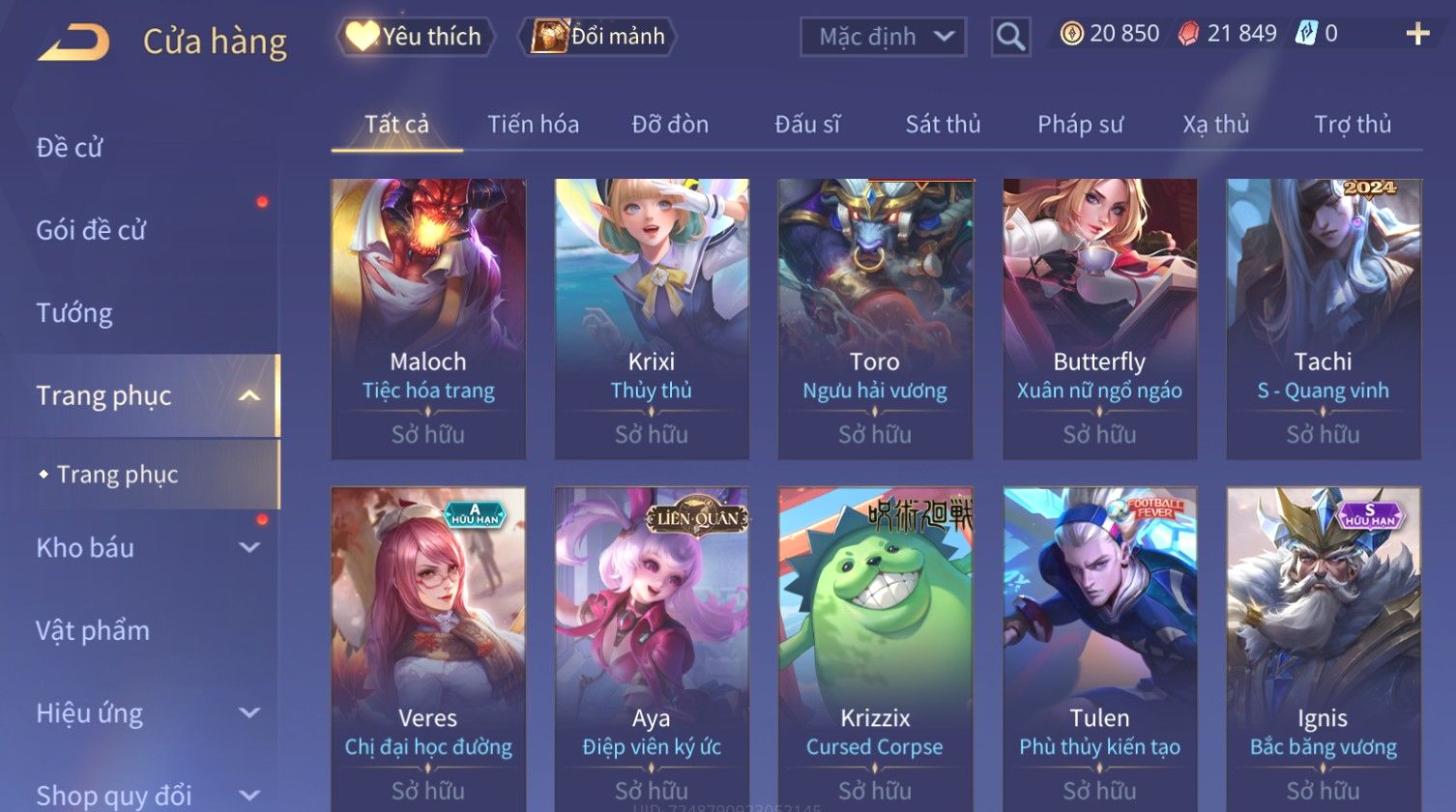Open the Đổi mảnh exchange
Screen dimensions: 1456x812
[x=599, y=37]
